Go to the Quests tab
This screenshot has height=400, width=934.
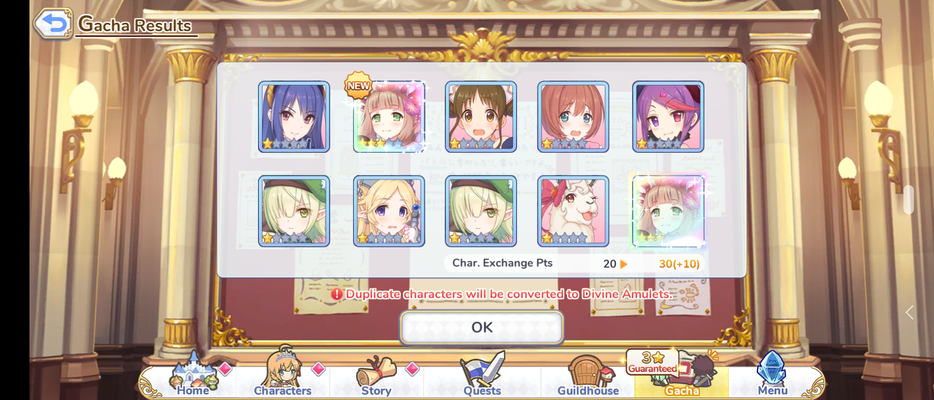[481, 376]
